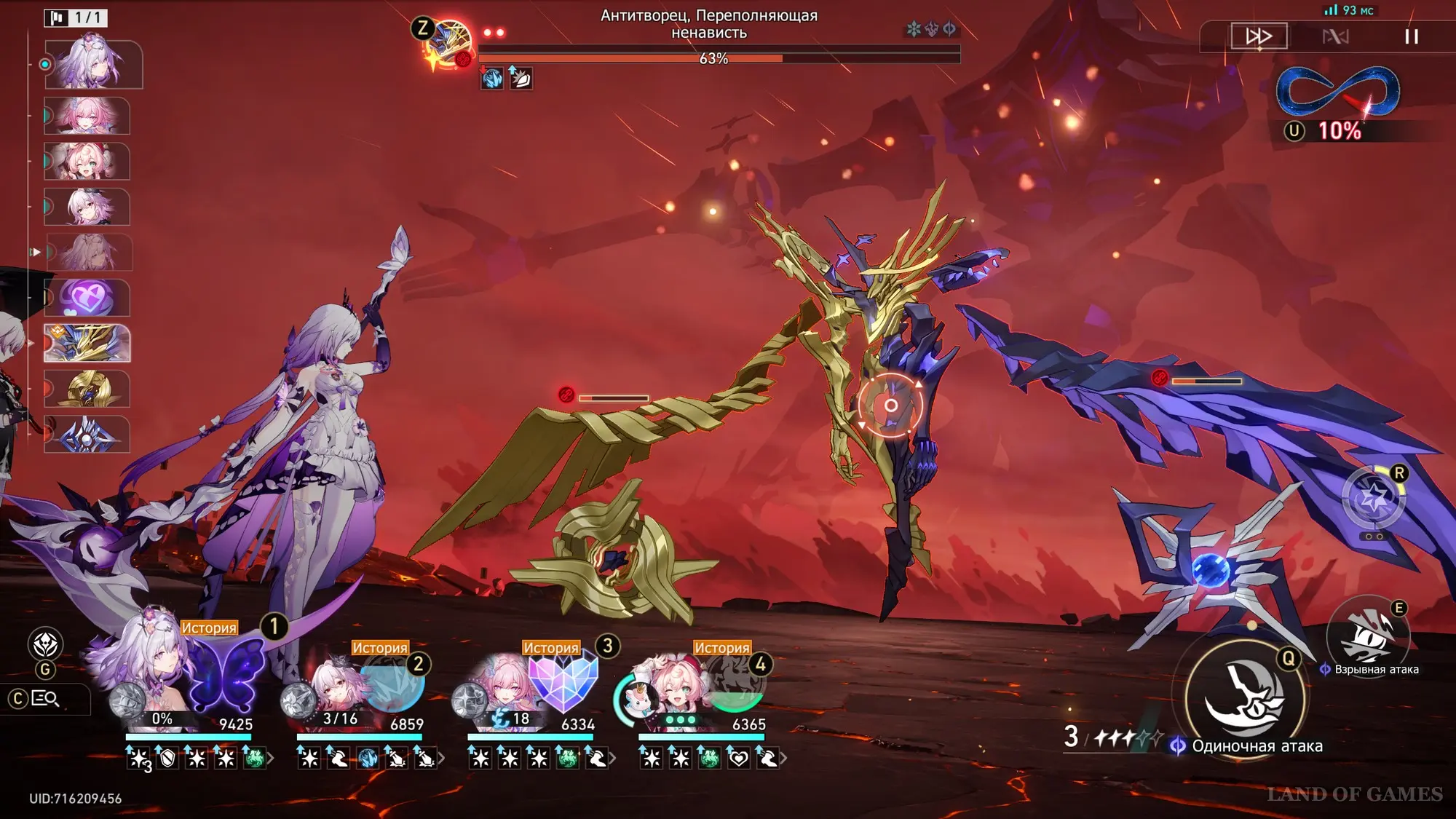Toggle auto-battle mode
The height and width of the screenshot is (819, 1456).
pos(1335,36)
